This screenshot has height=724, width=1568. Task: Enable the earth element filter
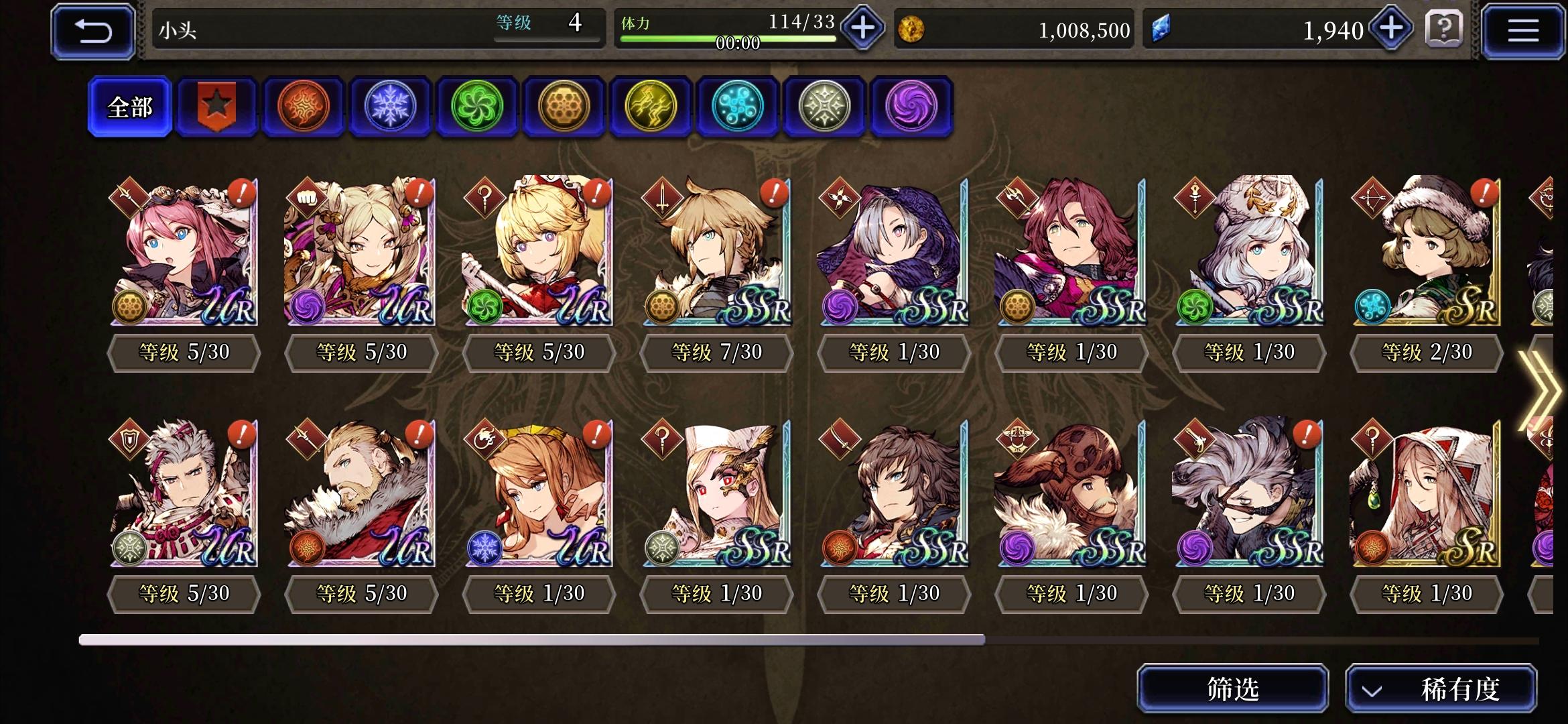[564, 106]
